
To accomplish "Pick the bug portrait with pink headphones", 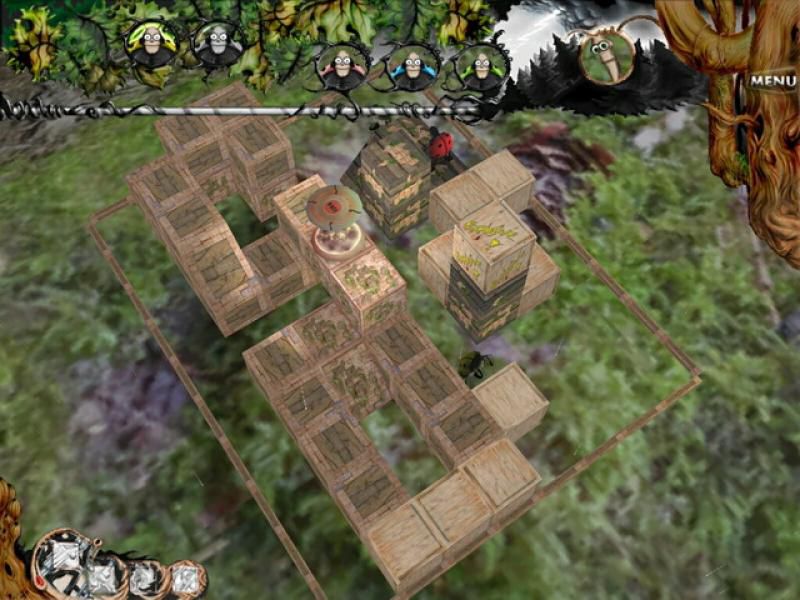I will point(342,66).
